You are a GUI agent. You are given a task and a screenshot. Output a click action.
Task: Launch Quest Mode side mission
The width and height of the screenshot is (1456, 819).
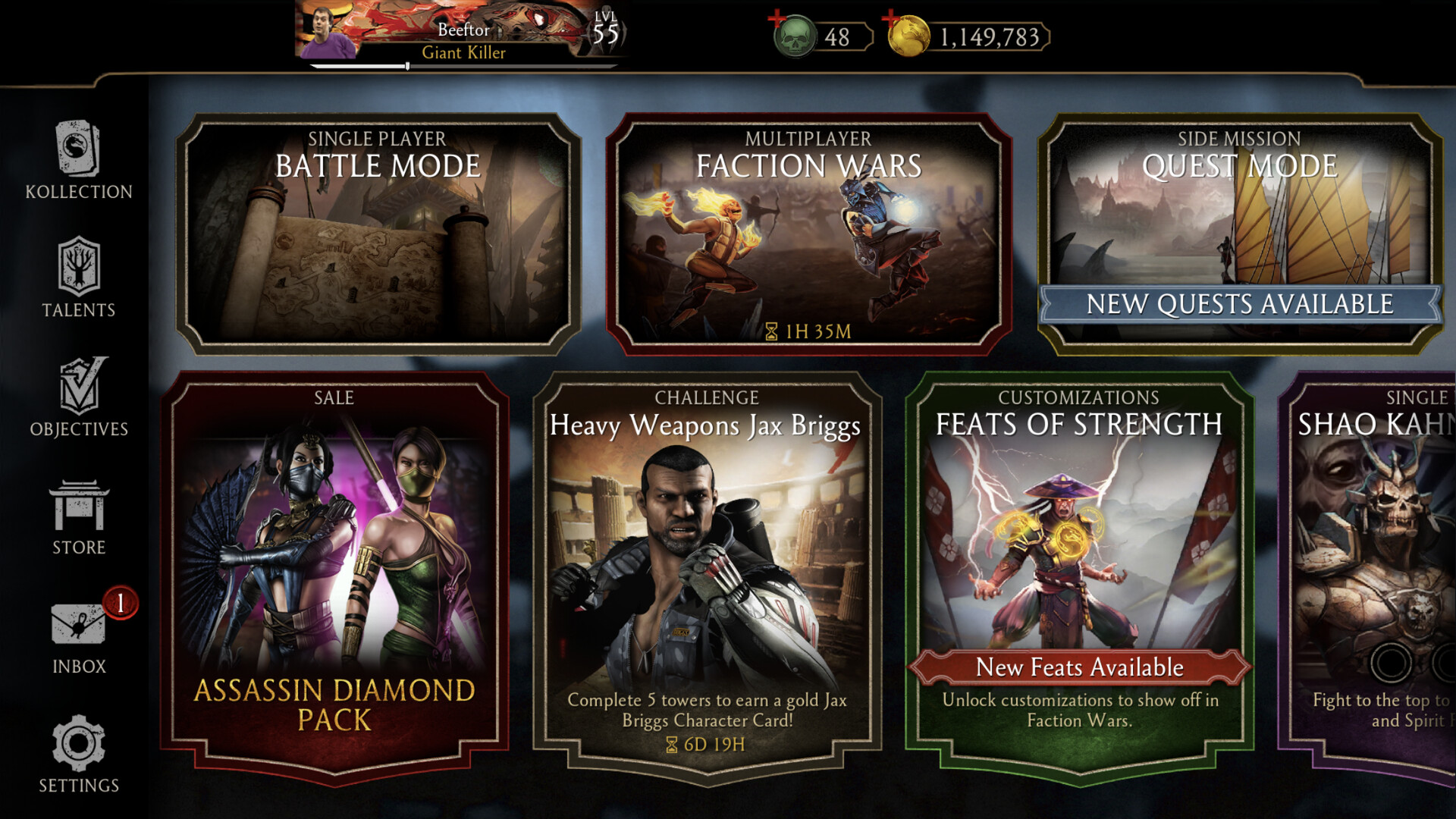[1239, 212]
